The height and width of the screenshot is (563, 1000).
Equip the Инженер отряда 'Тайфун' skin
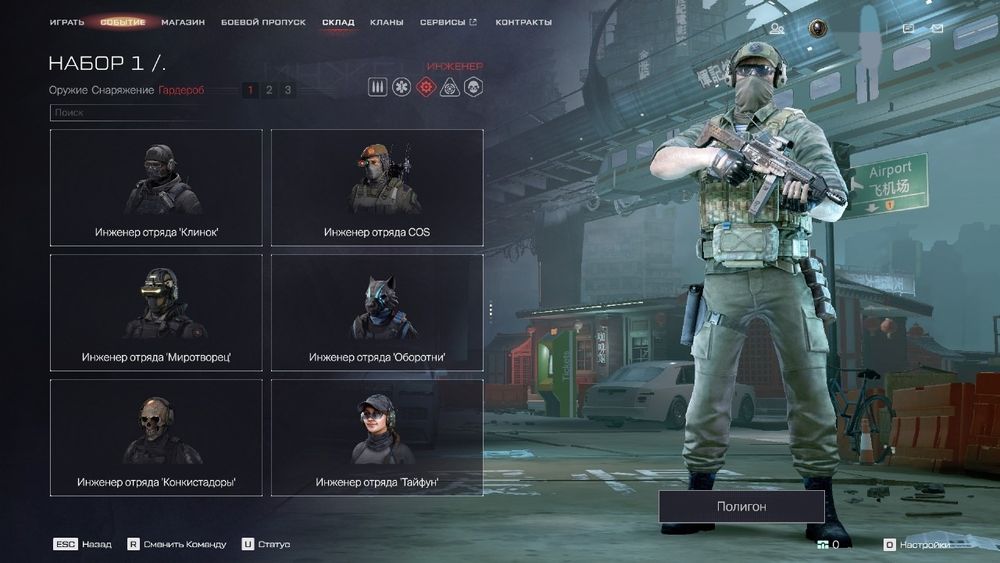tap(377, 437)
